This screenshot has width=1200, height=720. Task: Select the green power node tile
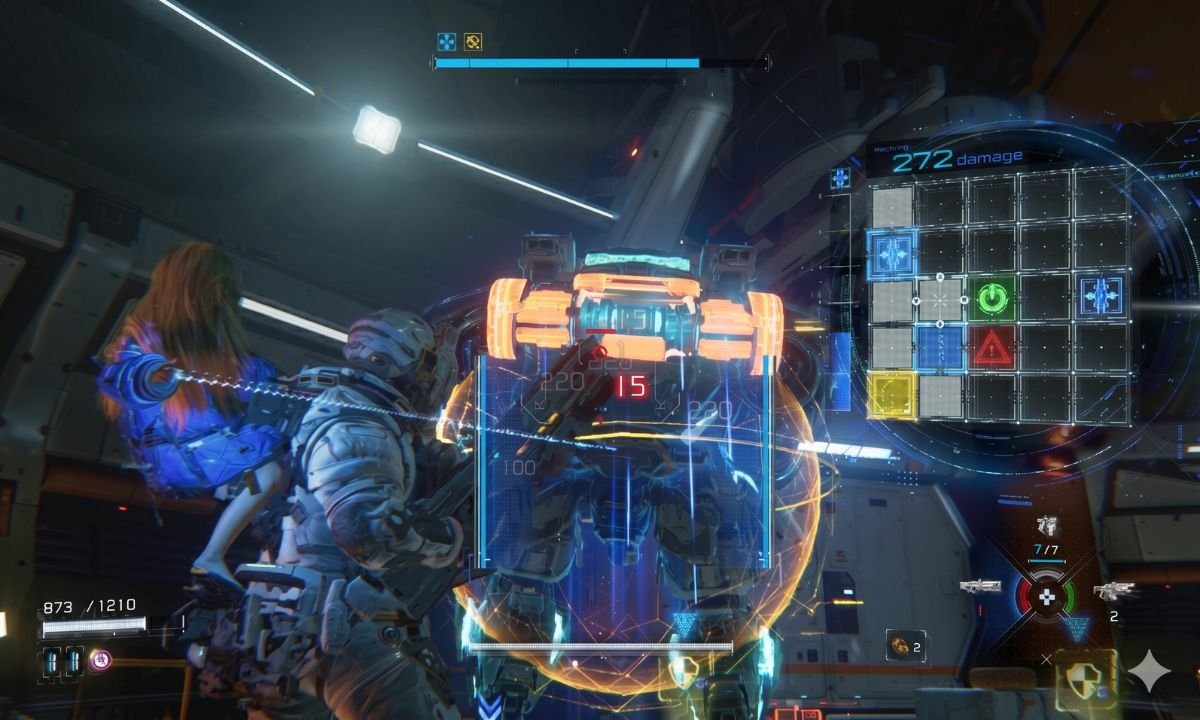tap(992, 298)
